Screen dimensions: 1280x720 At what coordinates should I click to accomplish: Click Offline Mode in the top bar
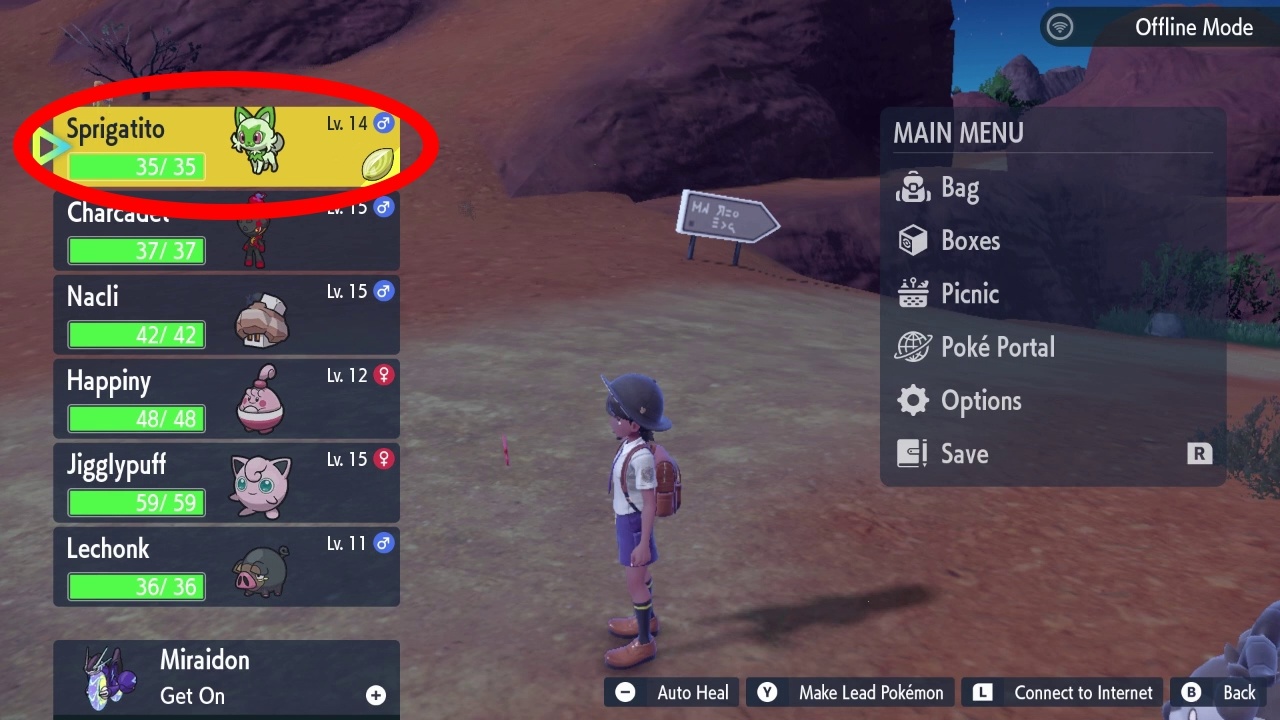pos(1193,27)
